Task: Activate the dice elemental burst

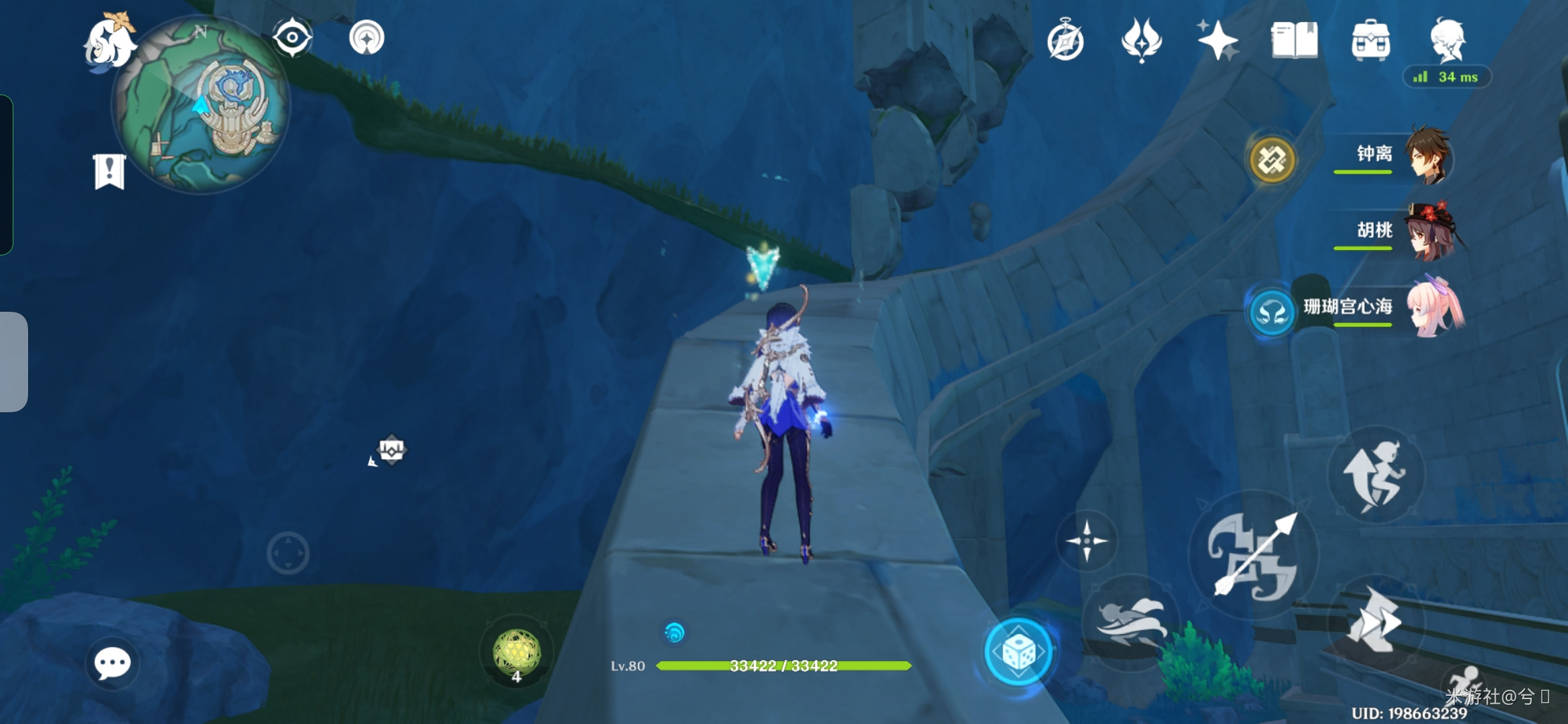Action: click(x=1018, y=651)
